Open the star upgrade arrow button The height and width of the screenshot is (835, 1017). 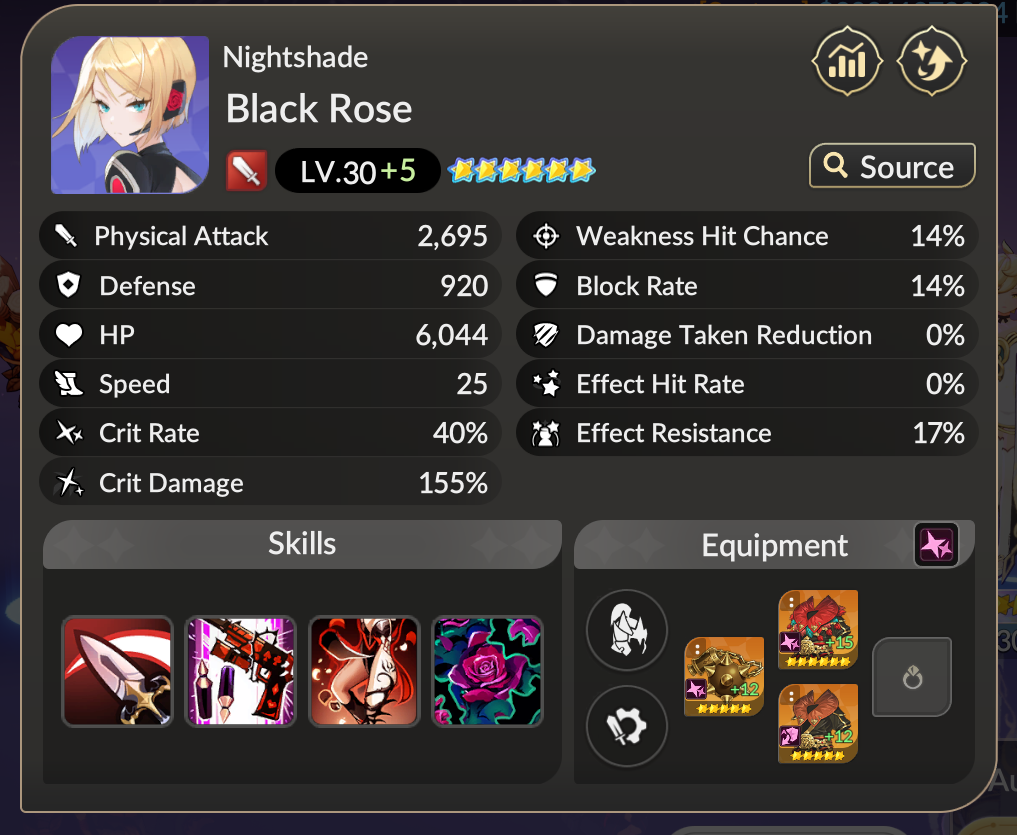(932, 61)
